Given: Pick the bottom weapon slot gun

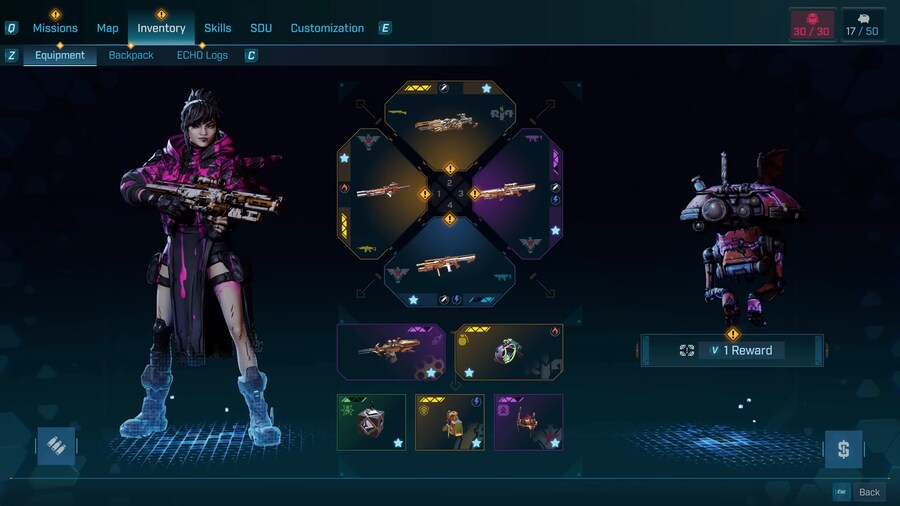Looking at the screenshot, I should (449, 263).
